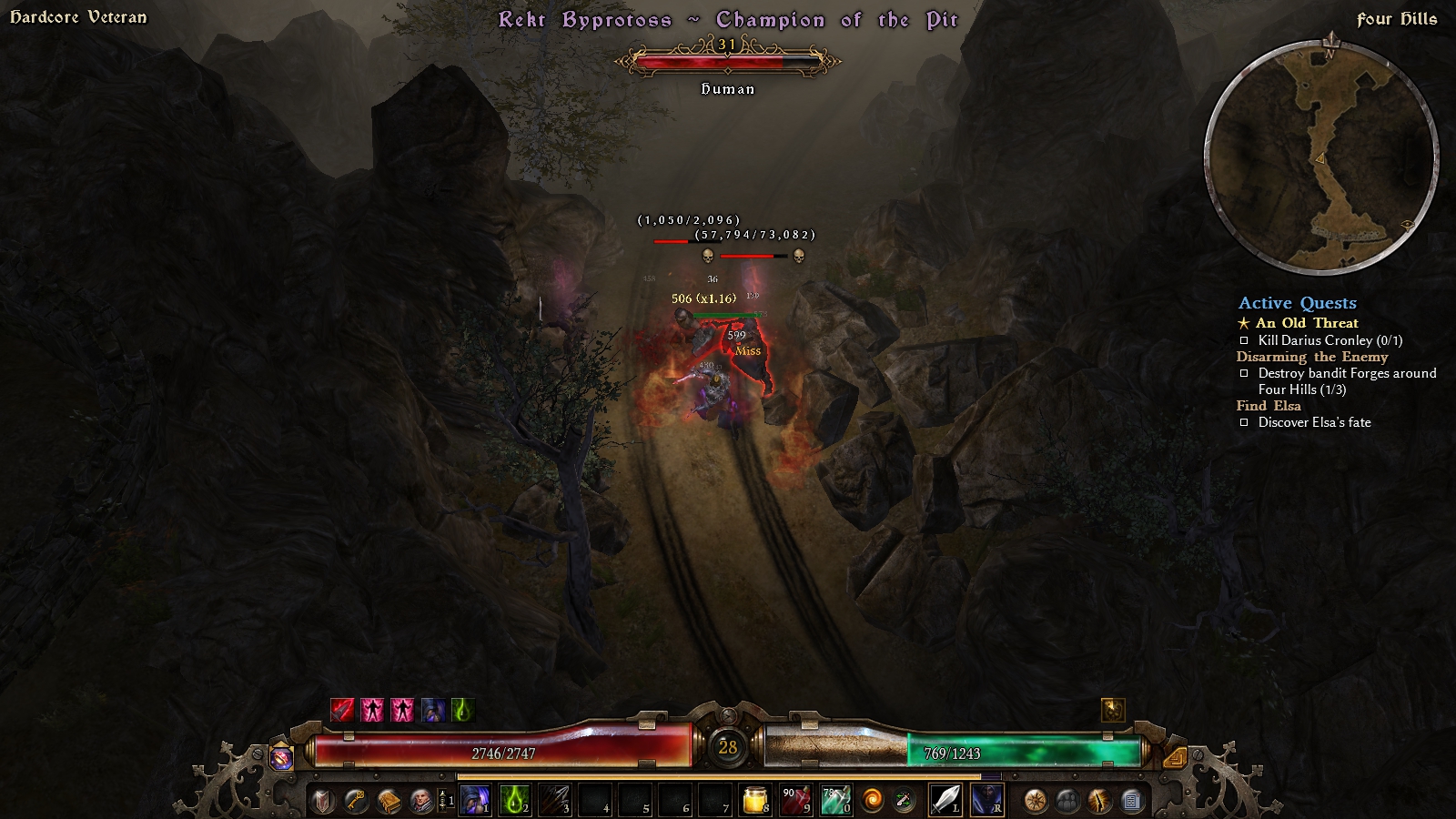This screenshot has height=819, width=1456.
Task: Select the Find Elsa quest entry
Action: click(1268, 406)
